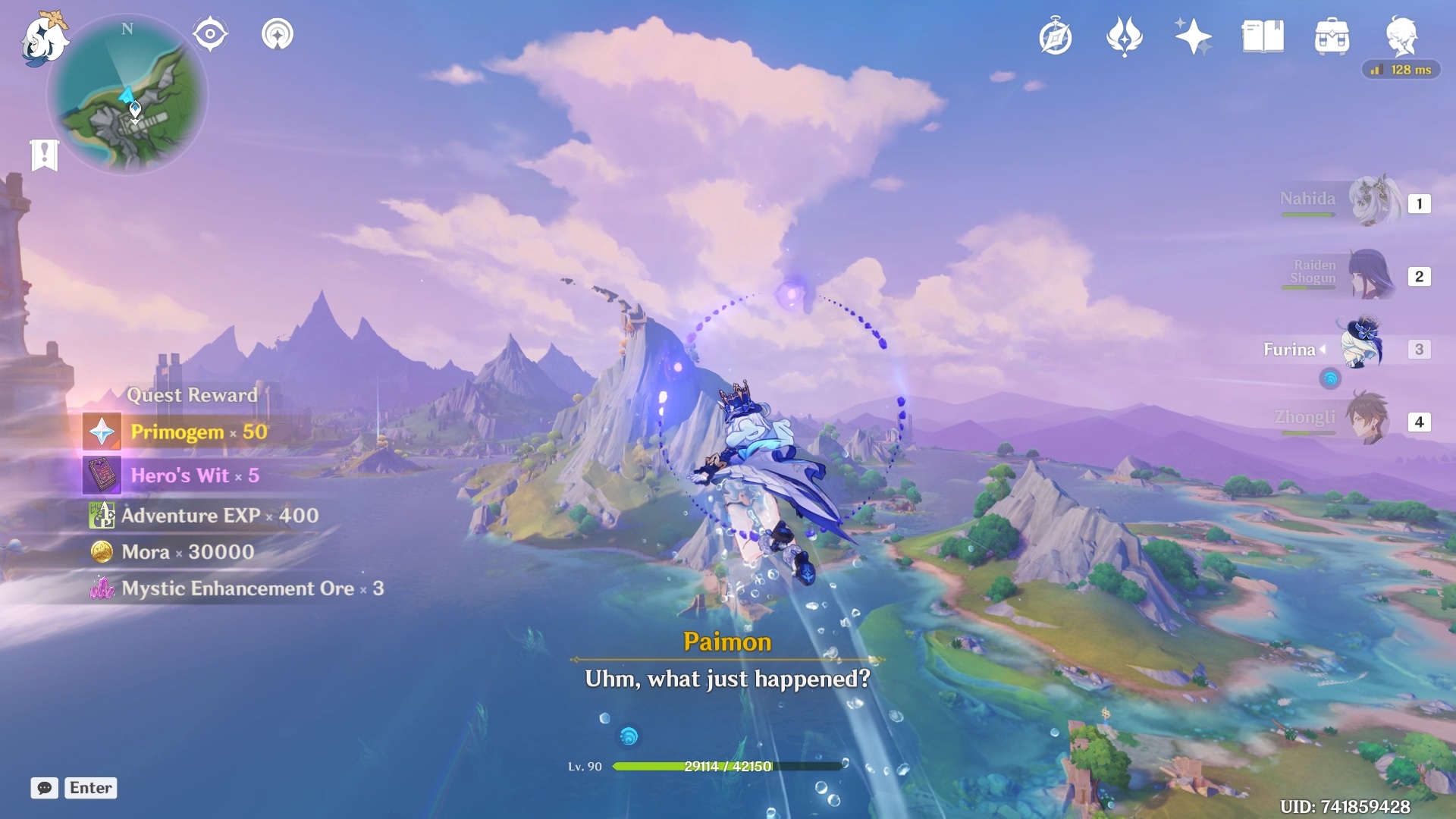Open the Wish star icon
1456x819 pixels.
1193,36
